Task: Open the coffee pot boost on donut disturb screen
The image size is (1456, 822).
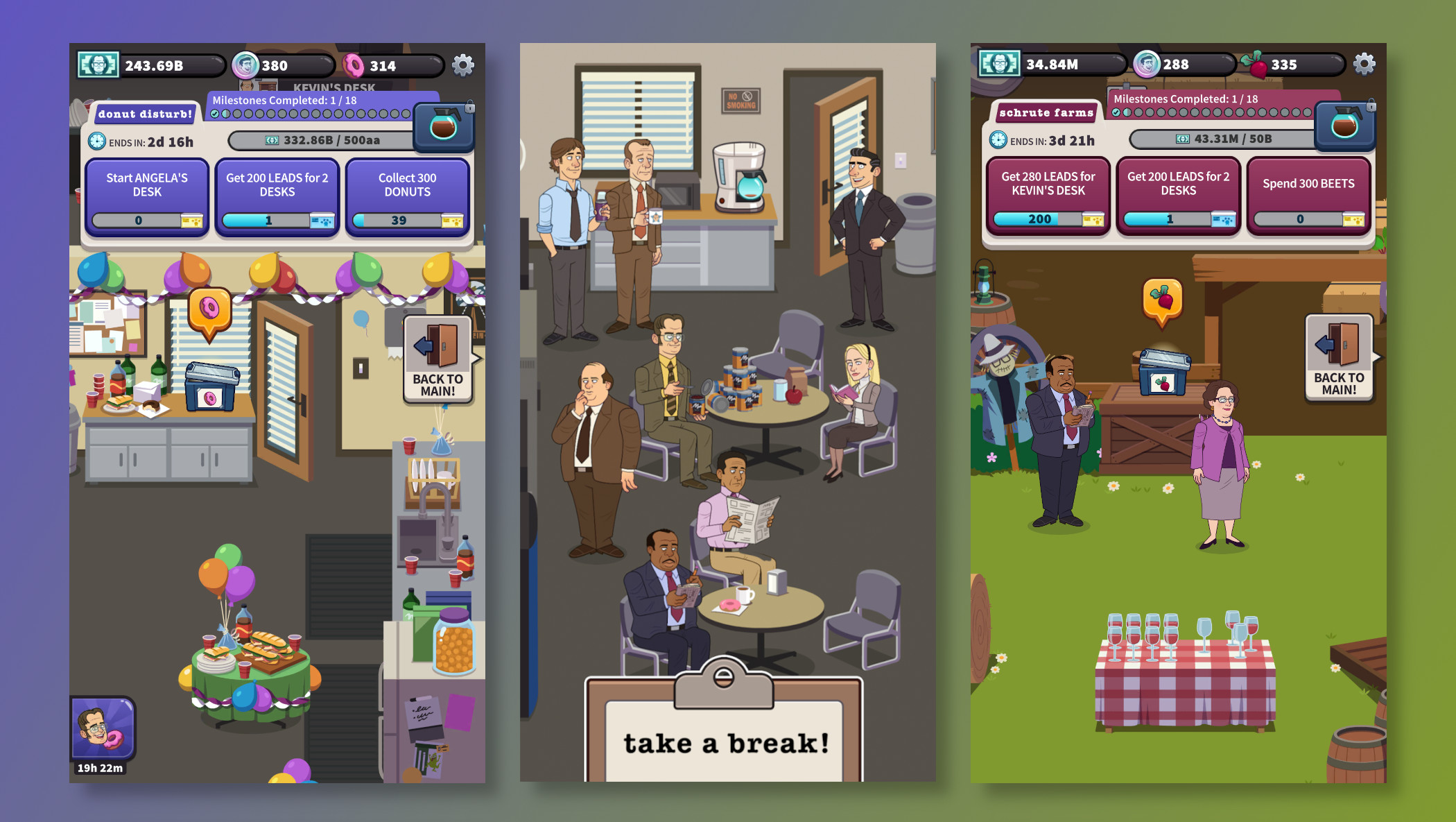Action: [444, 127]
